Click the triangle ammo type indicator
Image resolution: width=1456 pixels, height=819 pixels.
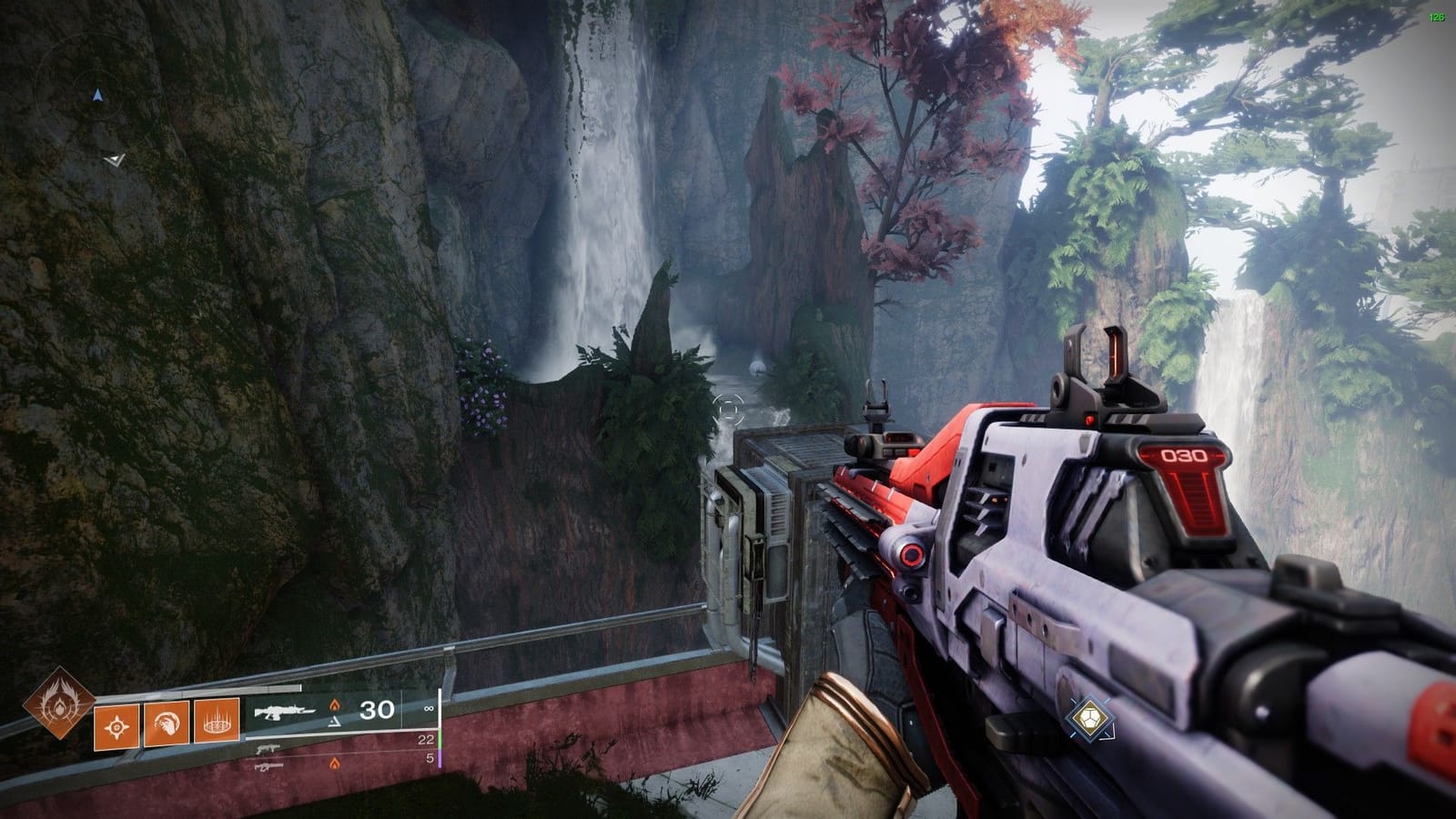pos(334,723)
